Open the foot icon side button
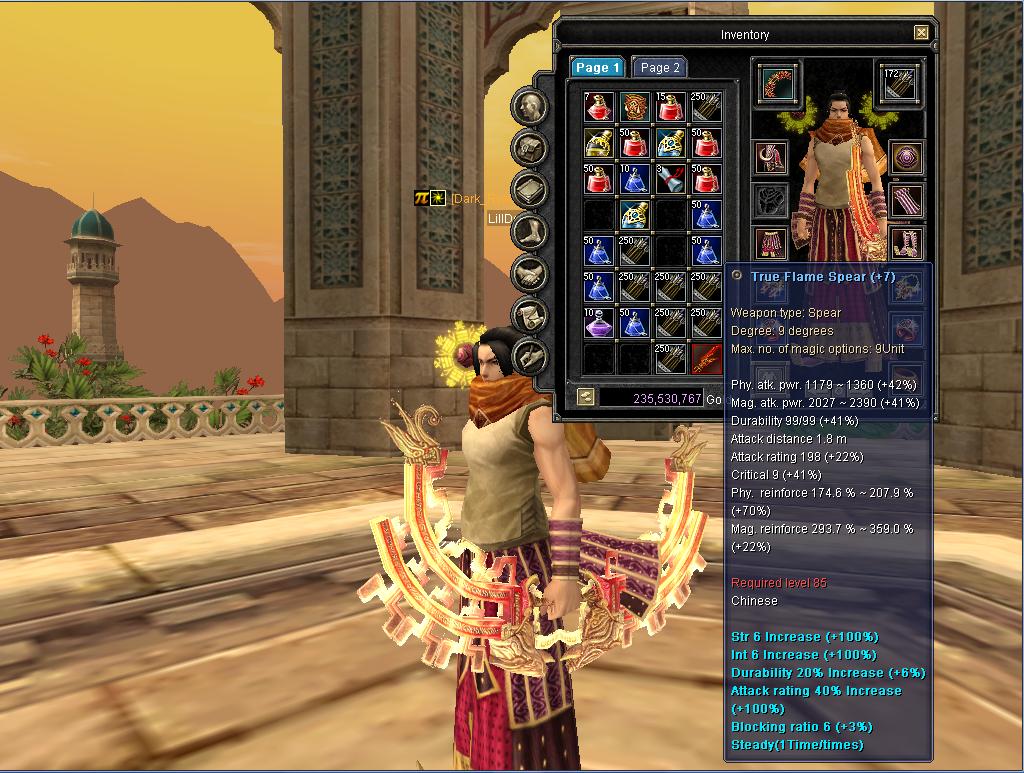Screen dimensions: 1024x773 coord(529,232)
